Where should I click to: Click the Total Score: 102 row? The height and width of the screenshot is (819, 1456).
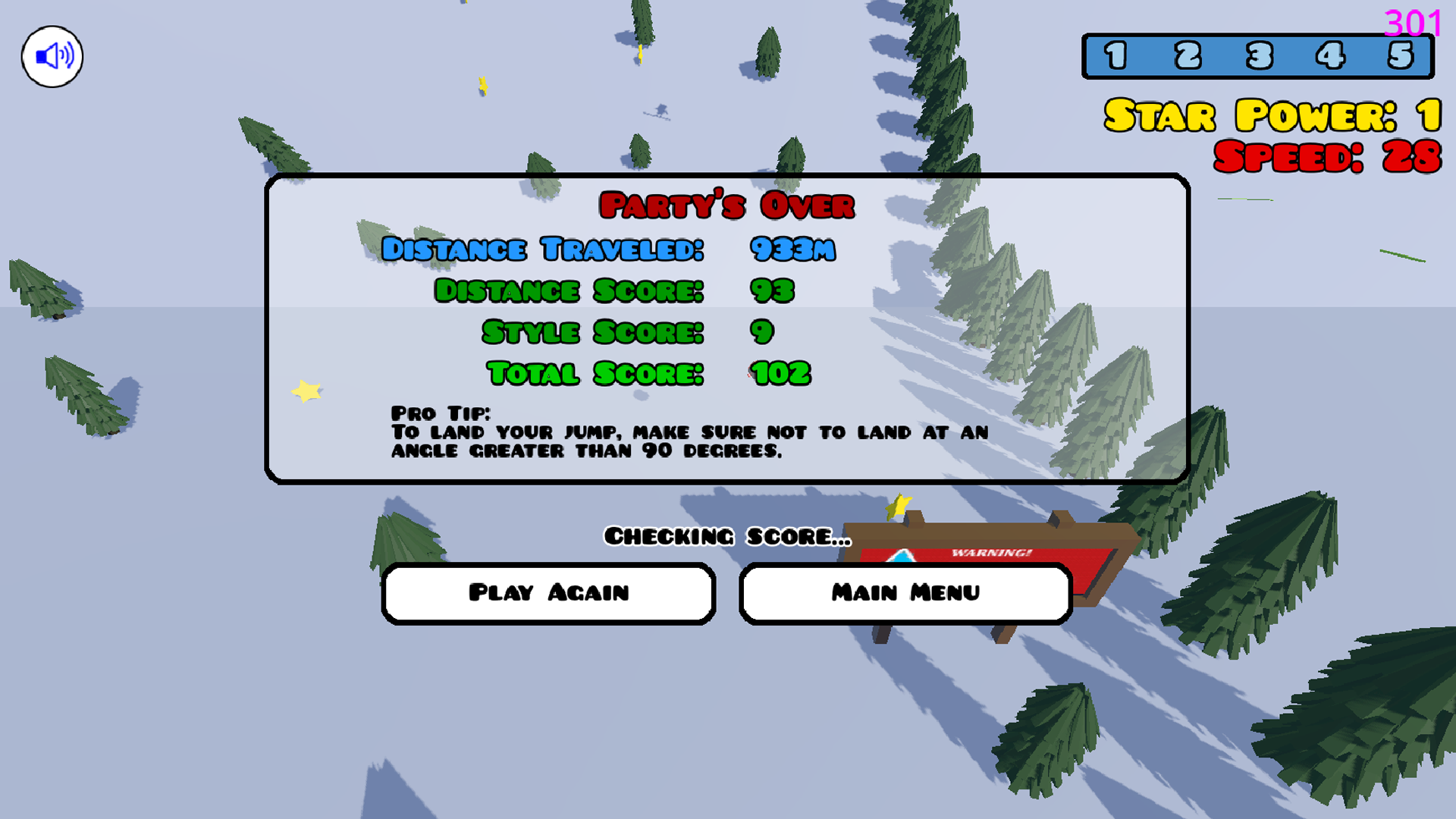(x=648, y=372)
